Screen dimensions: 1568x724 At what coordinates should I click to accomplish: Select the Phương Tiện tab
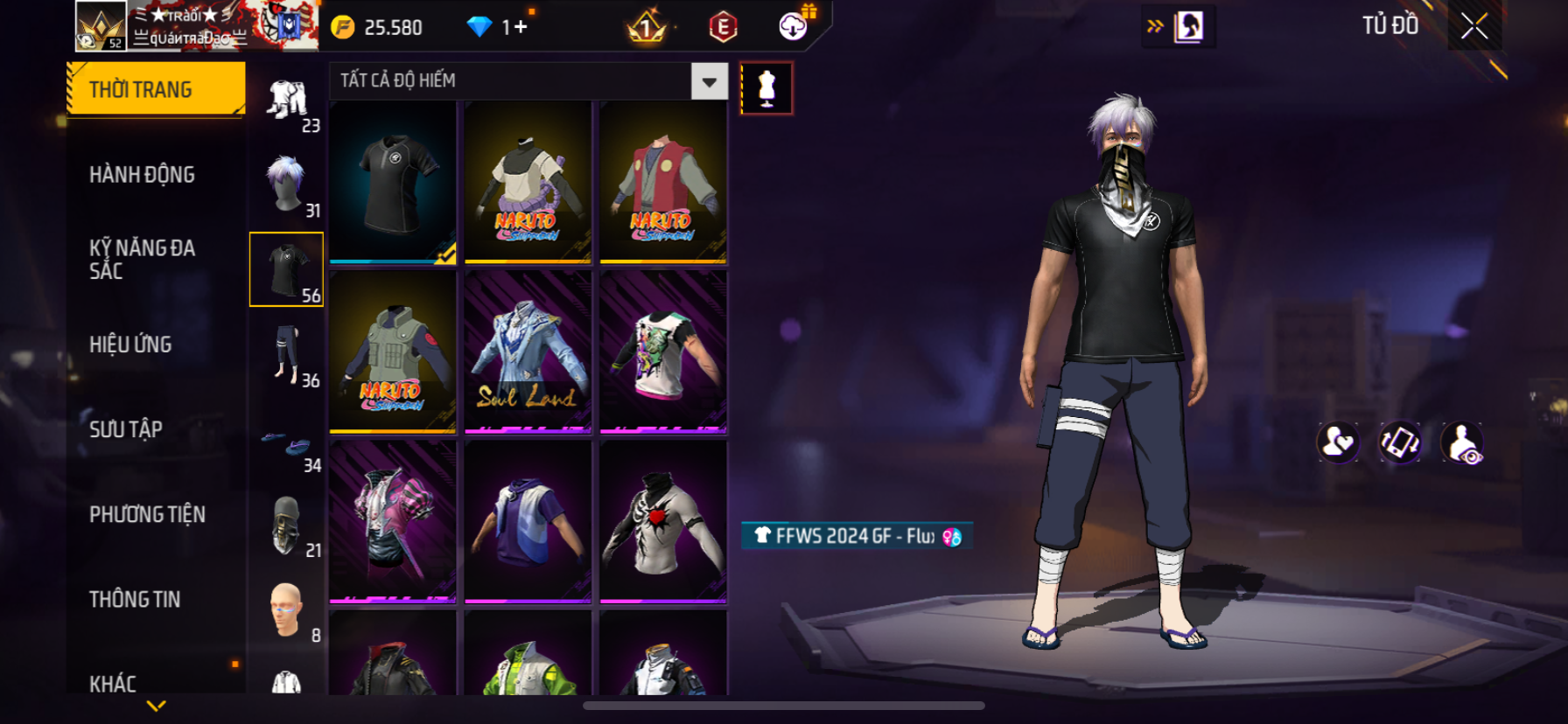[147, 514]
